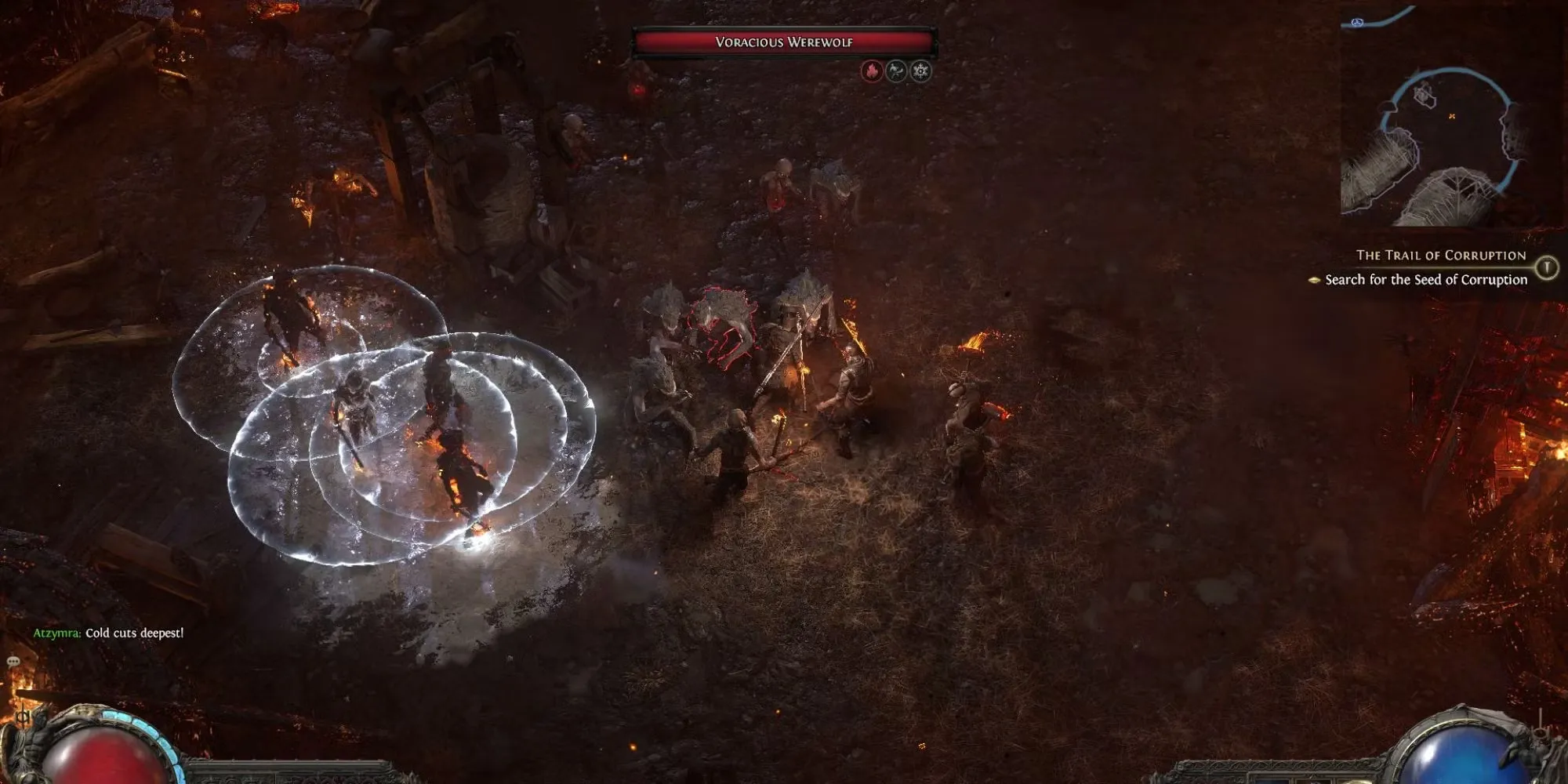Inspect the middle grey monster modifier icon
Screen dimensions: 1568x784
(x=896, y=72)
